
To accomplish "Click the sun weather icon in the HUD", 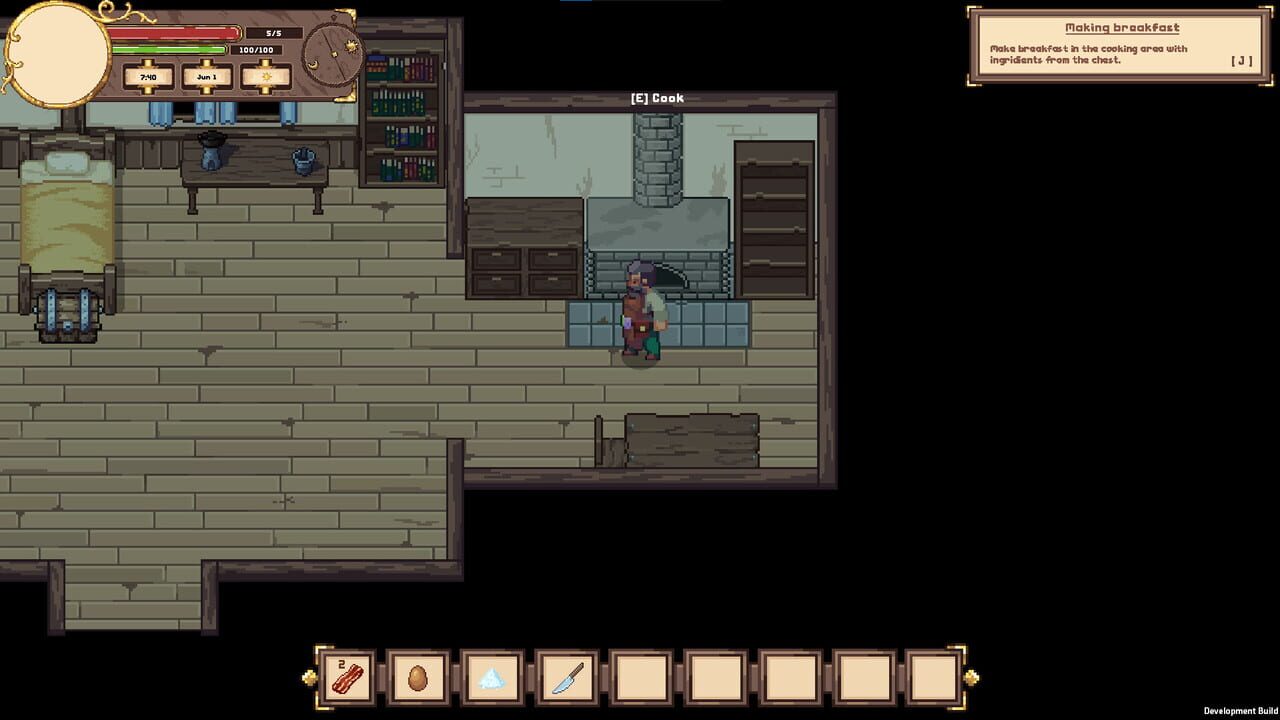I will pyautogui.click(x=266, y=77).
